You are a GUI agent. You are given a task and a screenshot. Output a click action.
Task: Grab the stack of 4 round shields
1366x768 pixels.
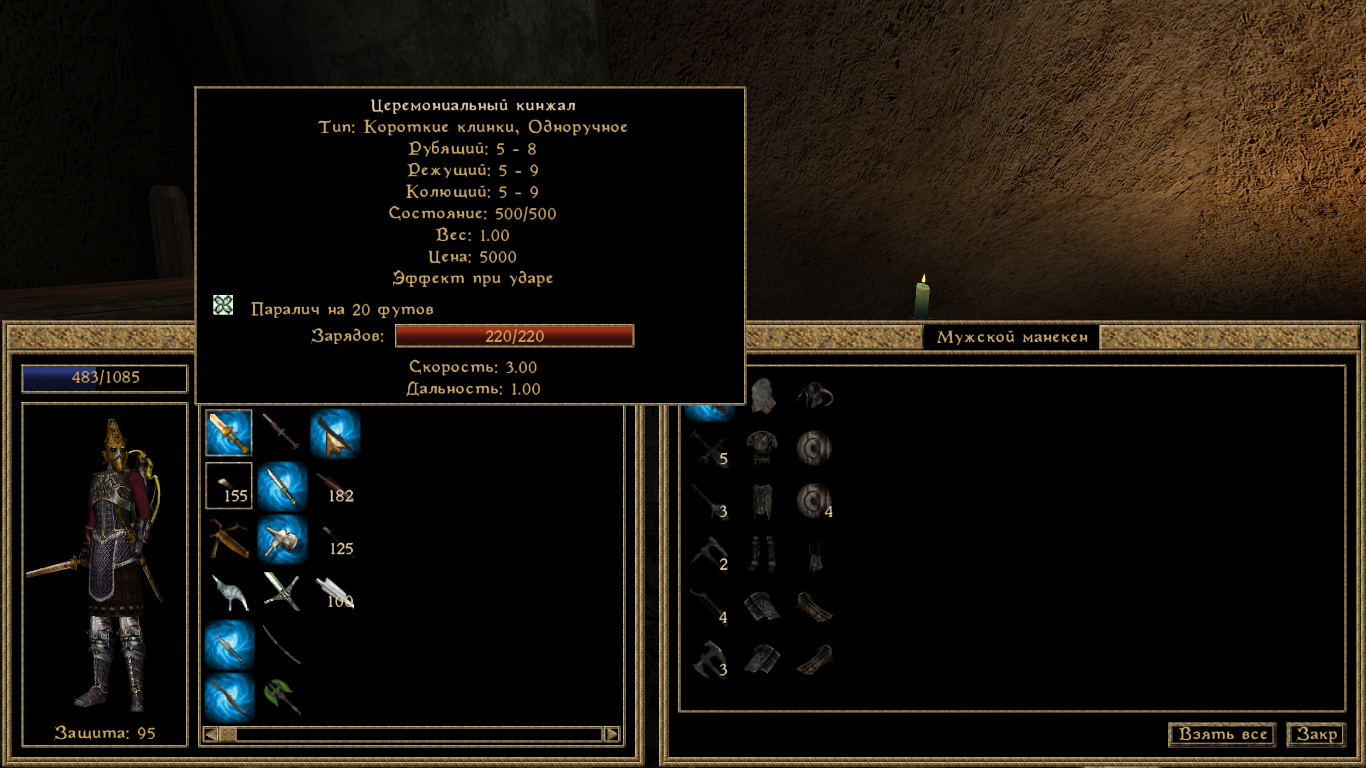tap(814, 501)
